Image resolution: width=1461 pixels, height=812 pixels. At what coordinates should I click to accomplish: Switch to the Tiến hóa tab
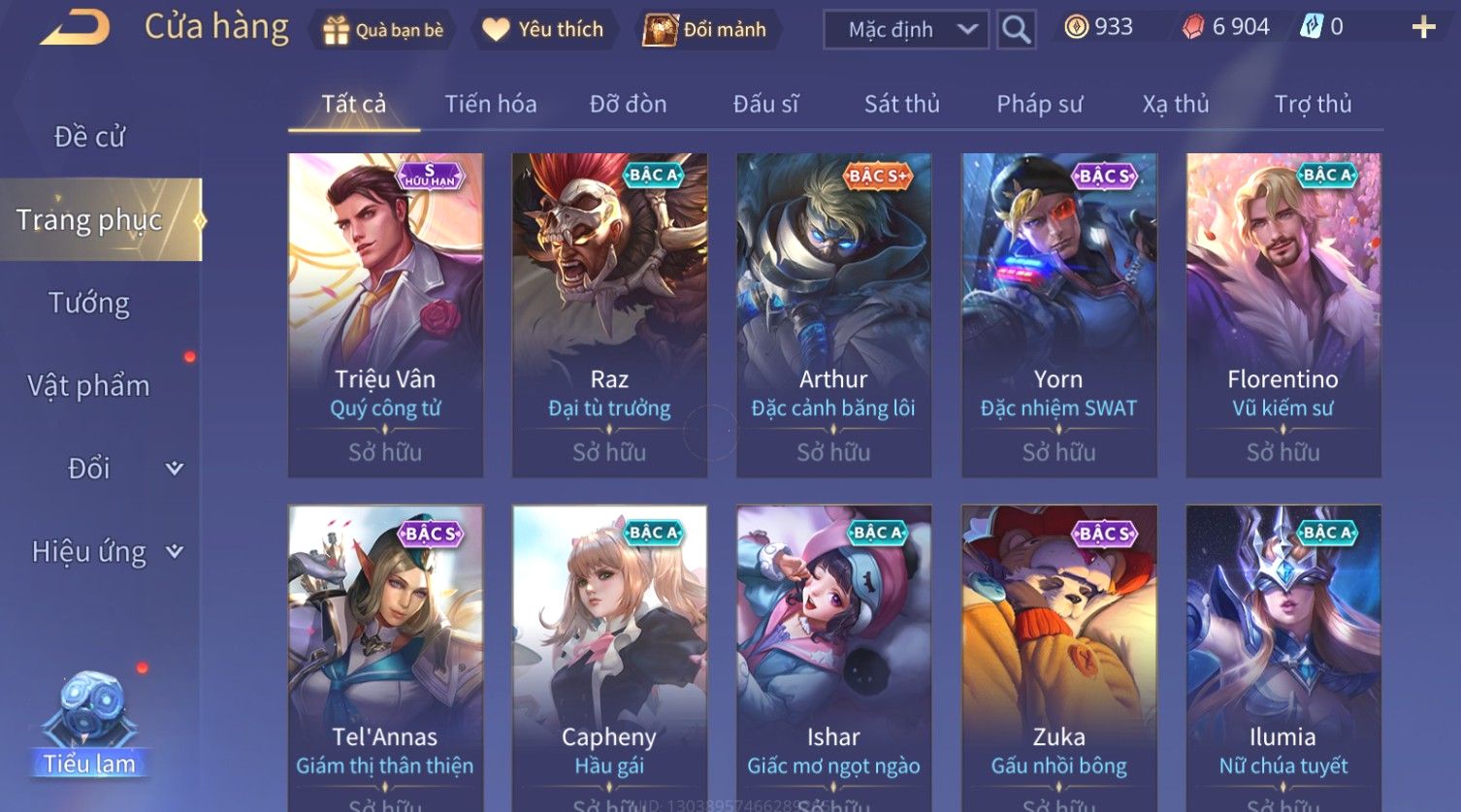(490, 104)
